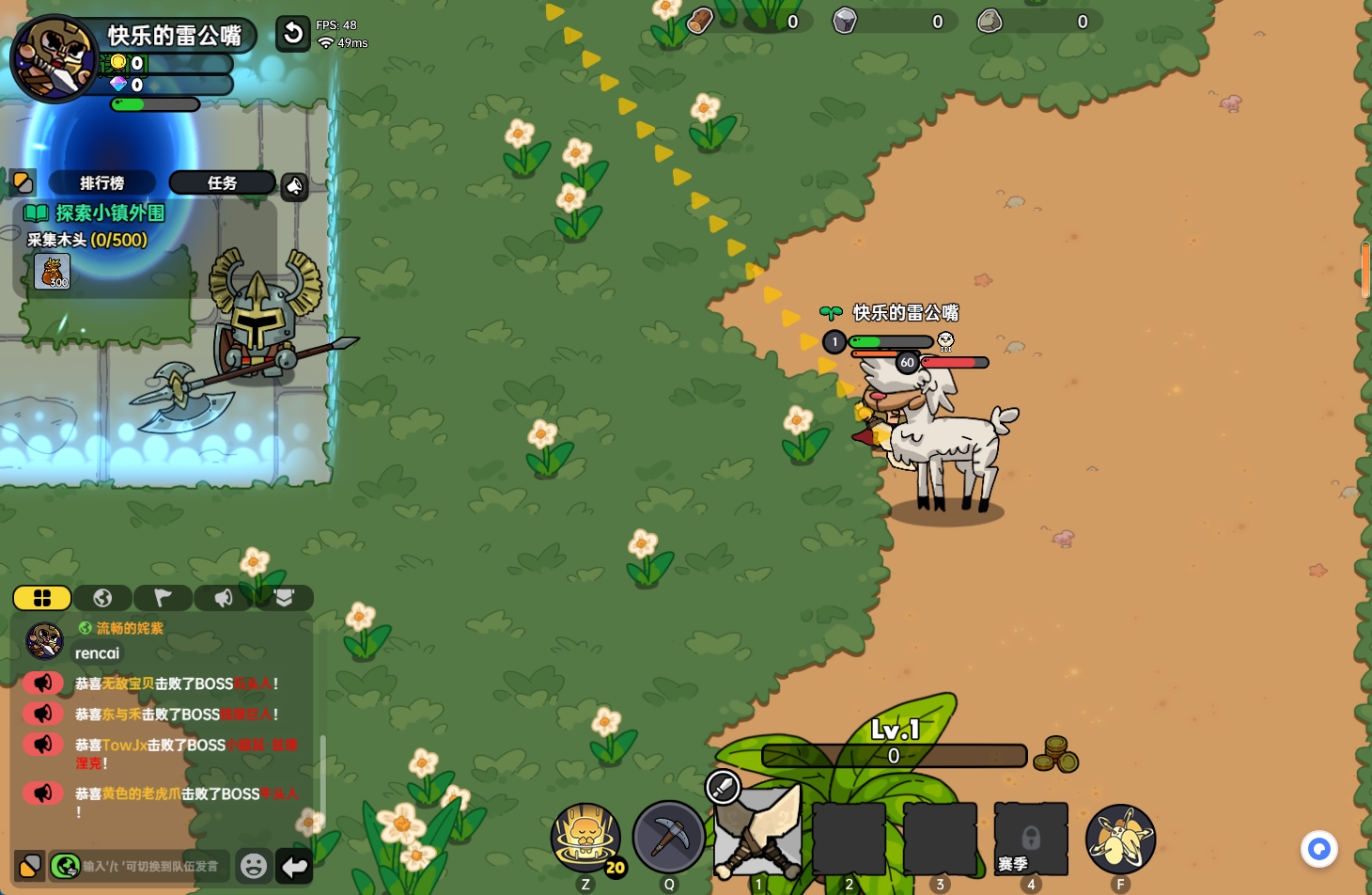This screenshot has height=895, width=1372.
Task: Open the 排行榜 leaderboard tab
Action: click(101, 182)
